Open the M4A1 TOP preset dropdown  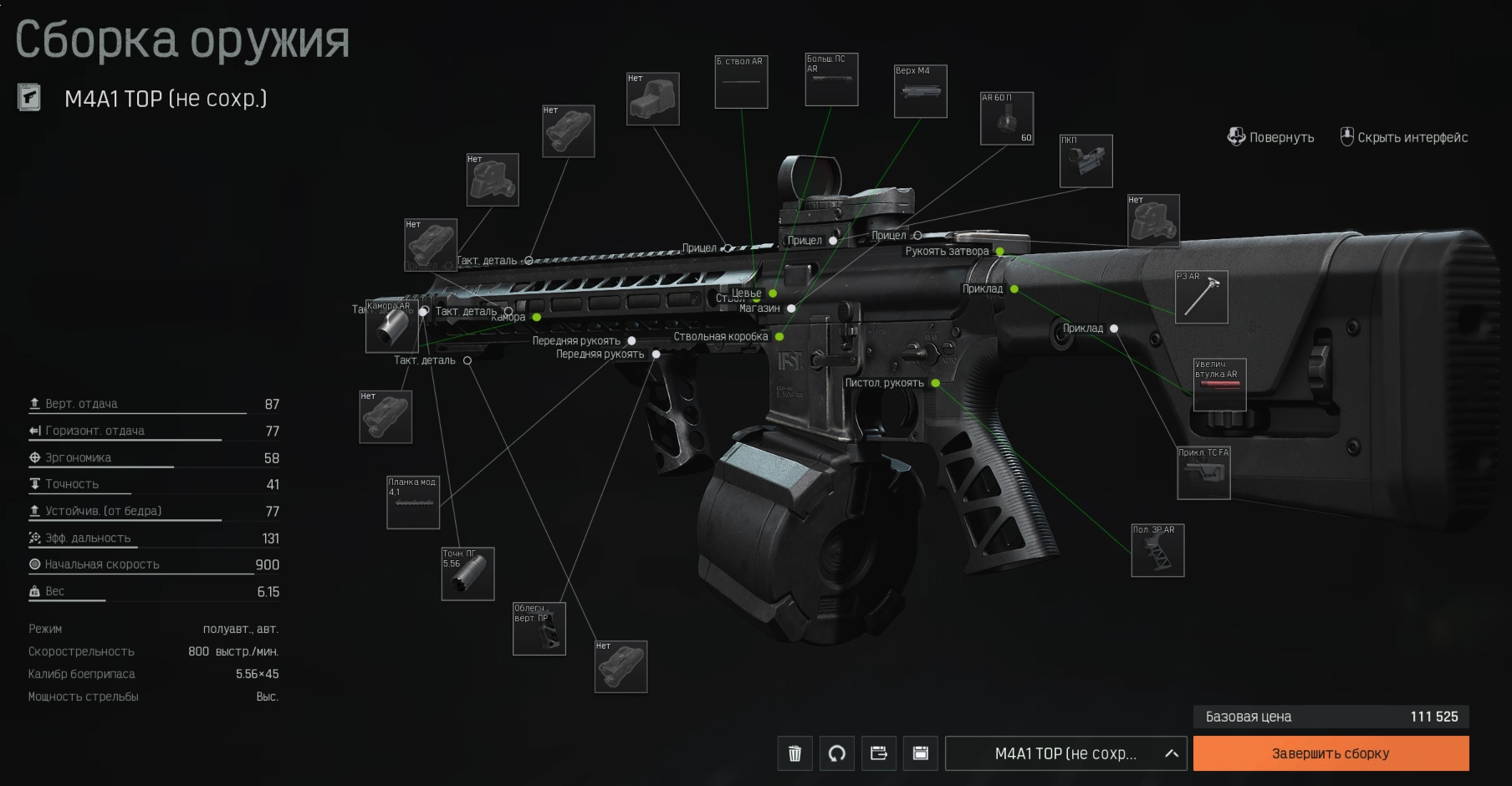coord(1065,753)
